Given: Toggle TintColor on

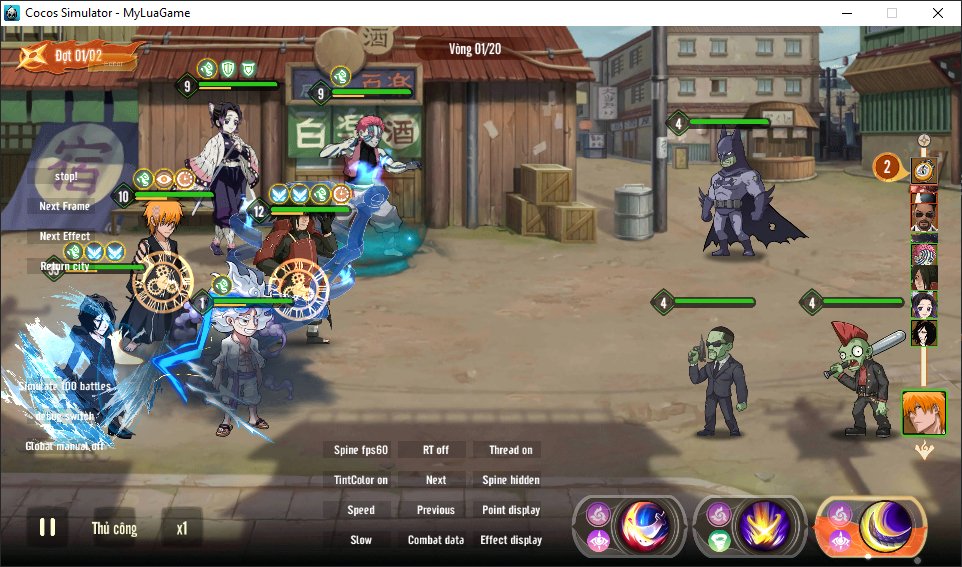Looking at the screenshot, I should (x=361, y=480).
